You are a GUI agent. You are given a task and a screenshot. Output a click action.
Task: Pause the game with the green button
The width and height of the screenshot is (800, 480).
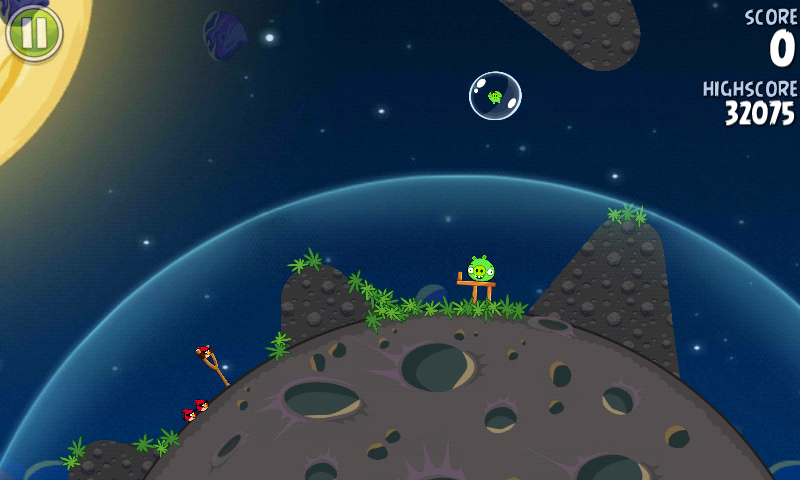[34, 33]
